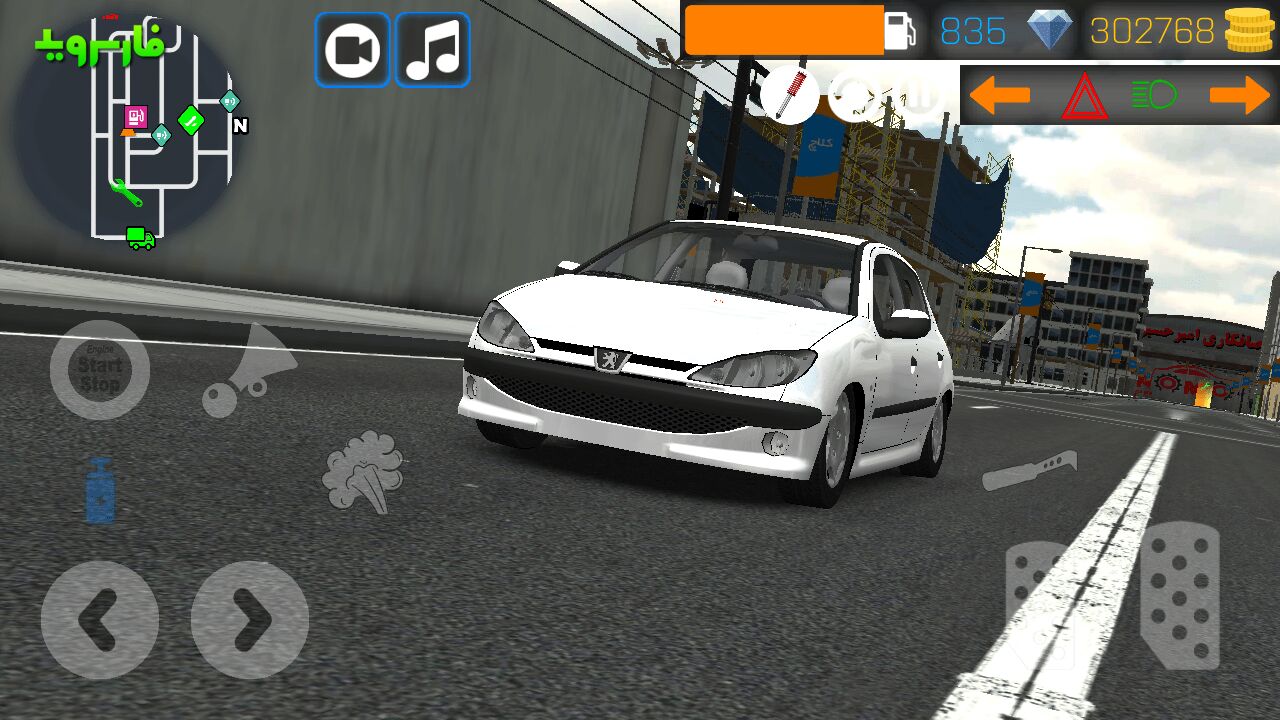The width and height of the screenshot is (1280, 720).
Task: Select the gas station marker on the minimap
Action: click(136, 117)
